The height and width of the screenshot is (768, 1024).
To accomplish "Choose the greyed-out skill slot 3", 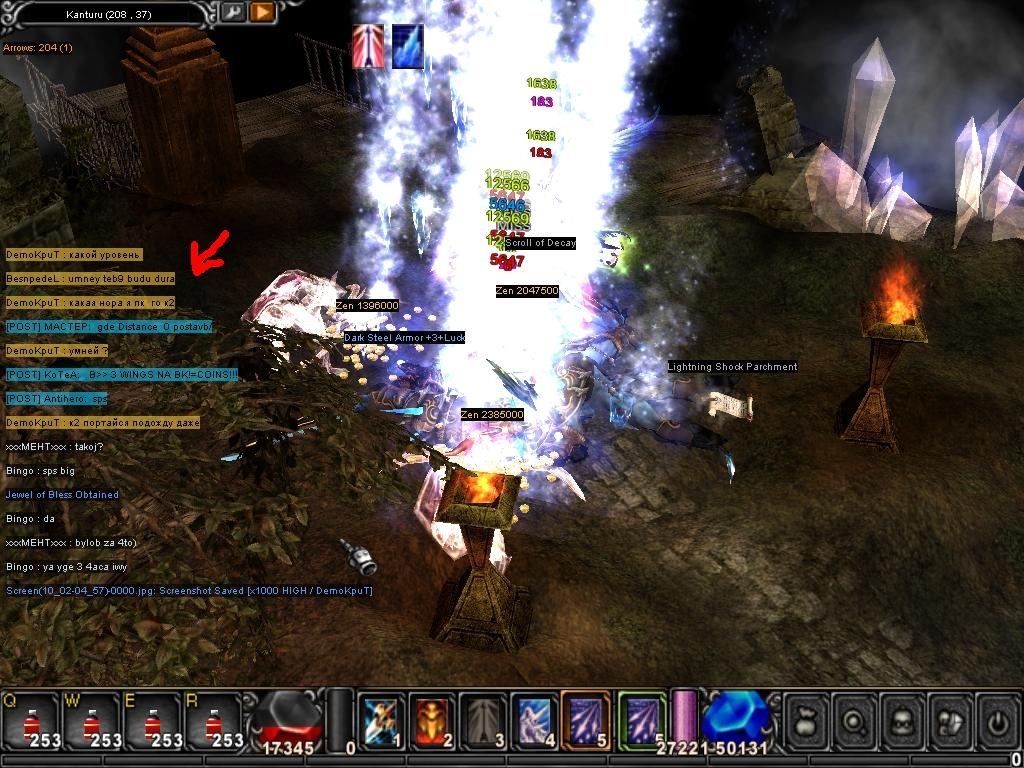I will coord(484,719).
